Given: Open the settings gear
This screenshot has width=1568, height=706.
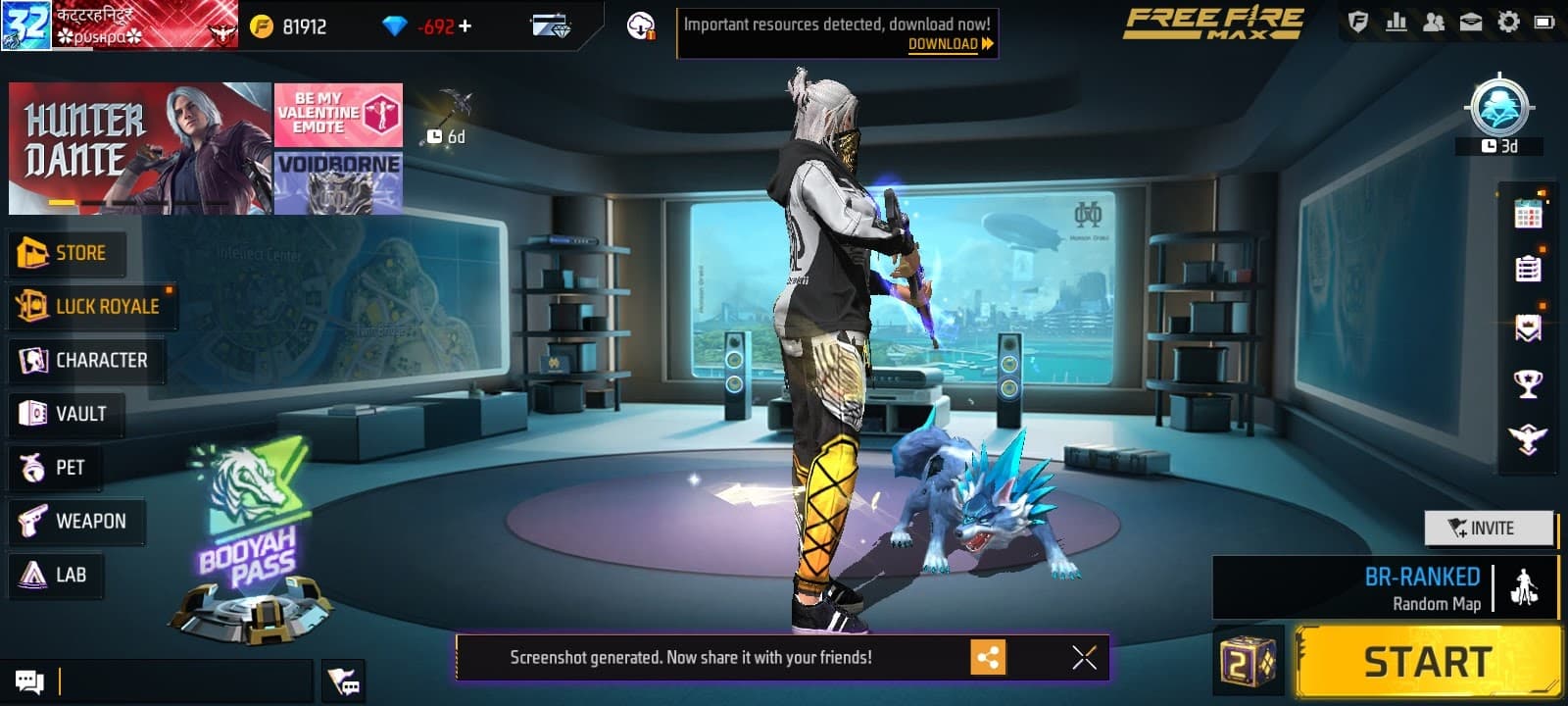Looking at the screenshot, I should (1508, 22).
